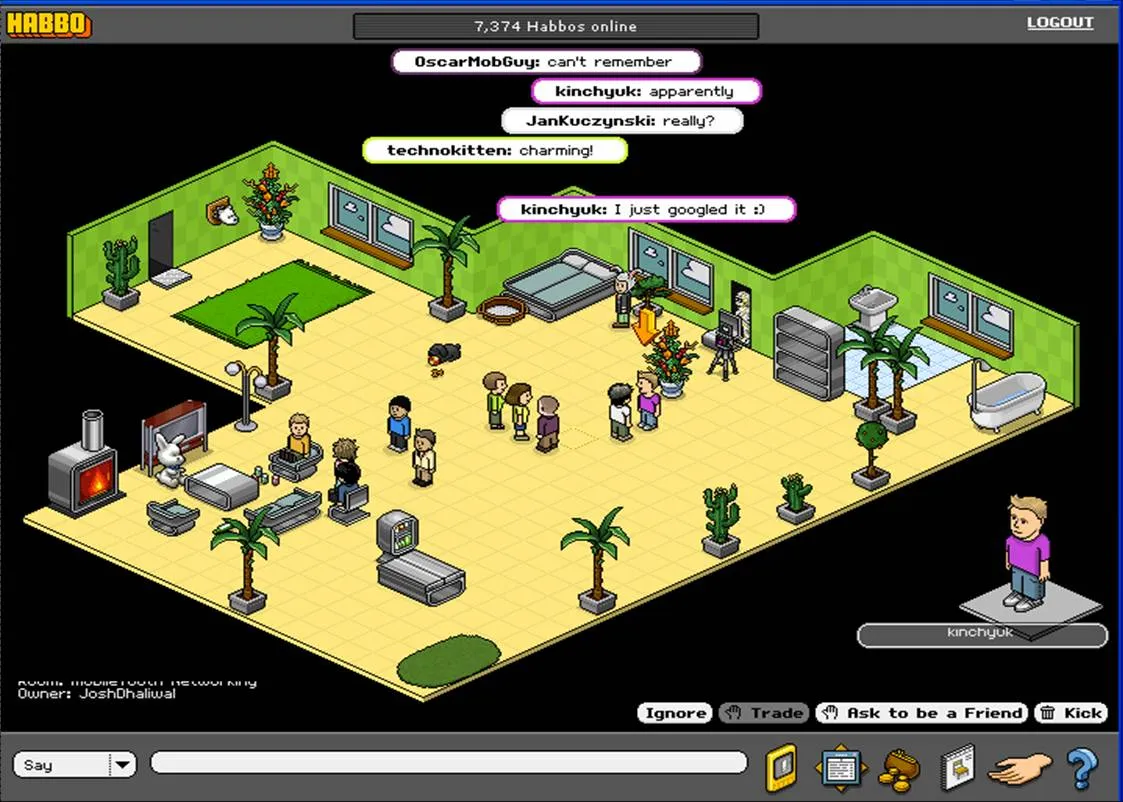
Task: Click the Ignore button for kinchyuk
Action: (x=675, y=713)
